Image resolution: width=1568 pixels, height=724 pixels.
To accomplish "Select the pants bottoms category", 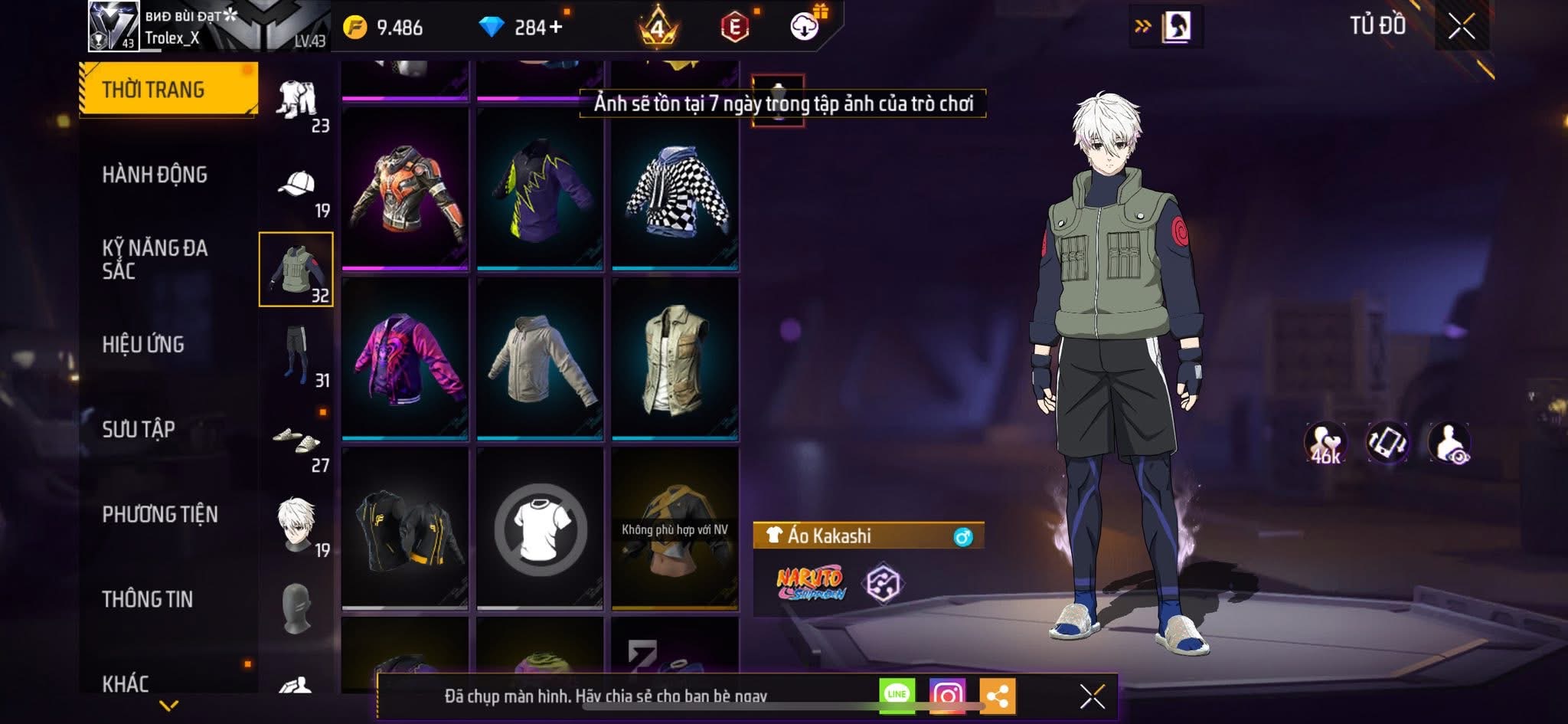I will coord(296,355).
